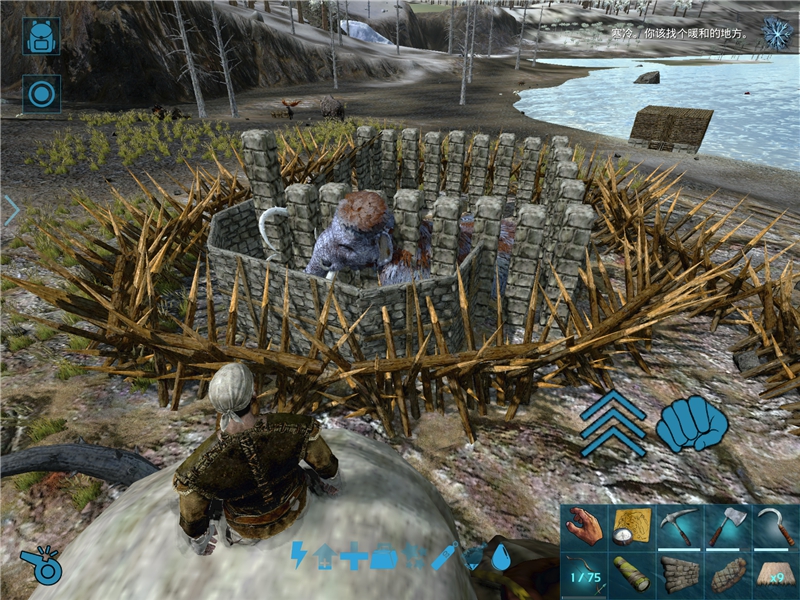This screenshot has width=800, height=600.
Task: Expand the left side arrow panel
Action: (x=11, y=210)
